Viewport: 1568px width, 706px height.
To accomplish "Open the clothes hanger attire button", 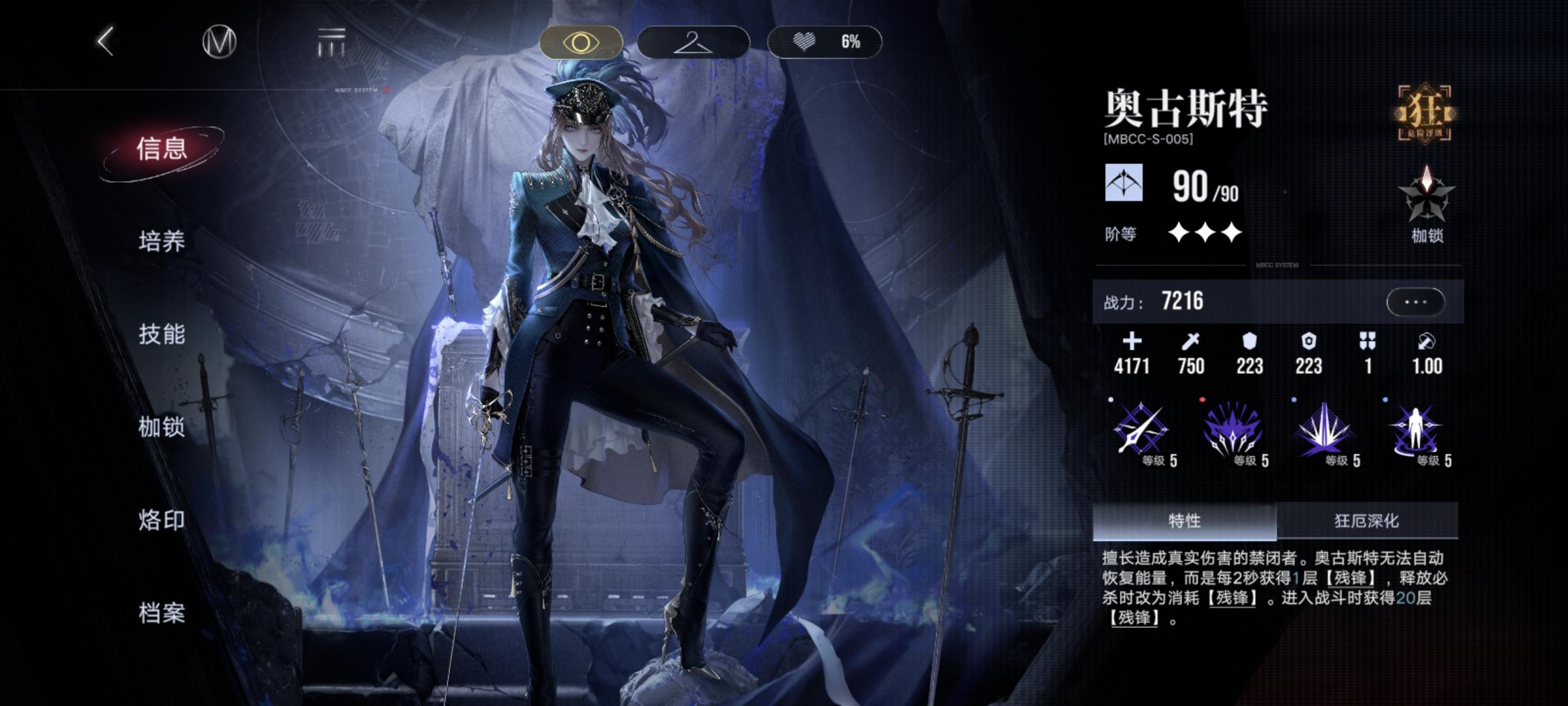I will pos(693,42).
